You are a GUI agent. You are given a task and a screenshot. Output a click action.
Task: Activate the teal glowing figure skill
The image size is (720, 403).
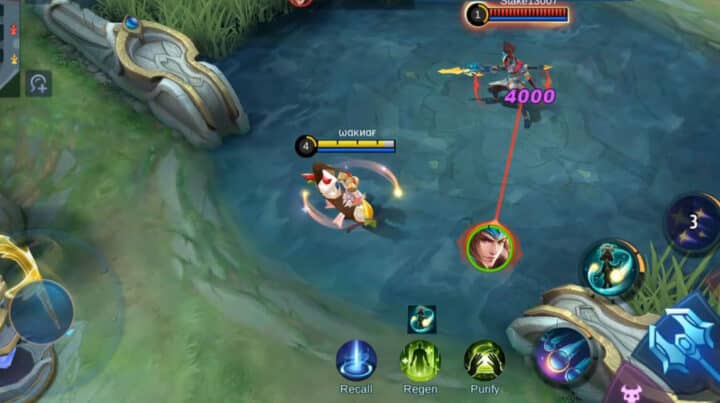click(x=611, y=268)
